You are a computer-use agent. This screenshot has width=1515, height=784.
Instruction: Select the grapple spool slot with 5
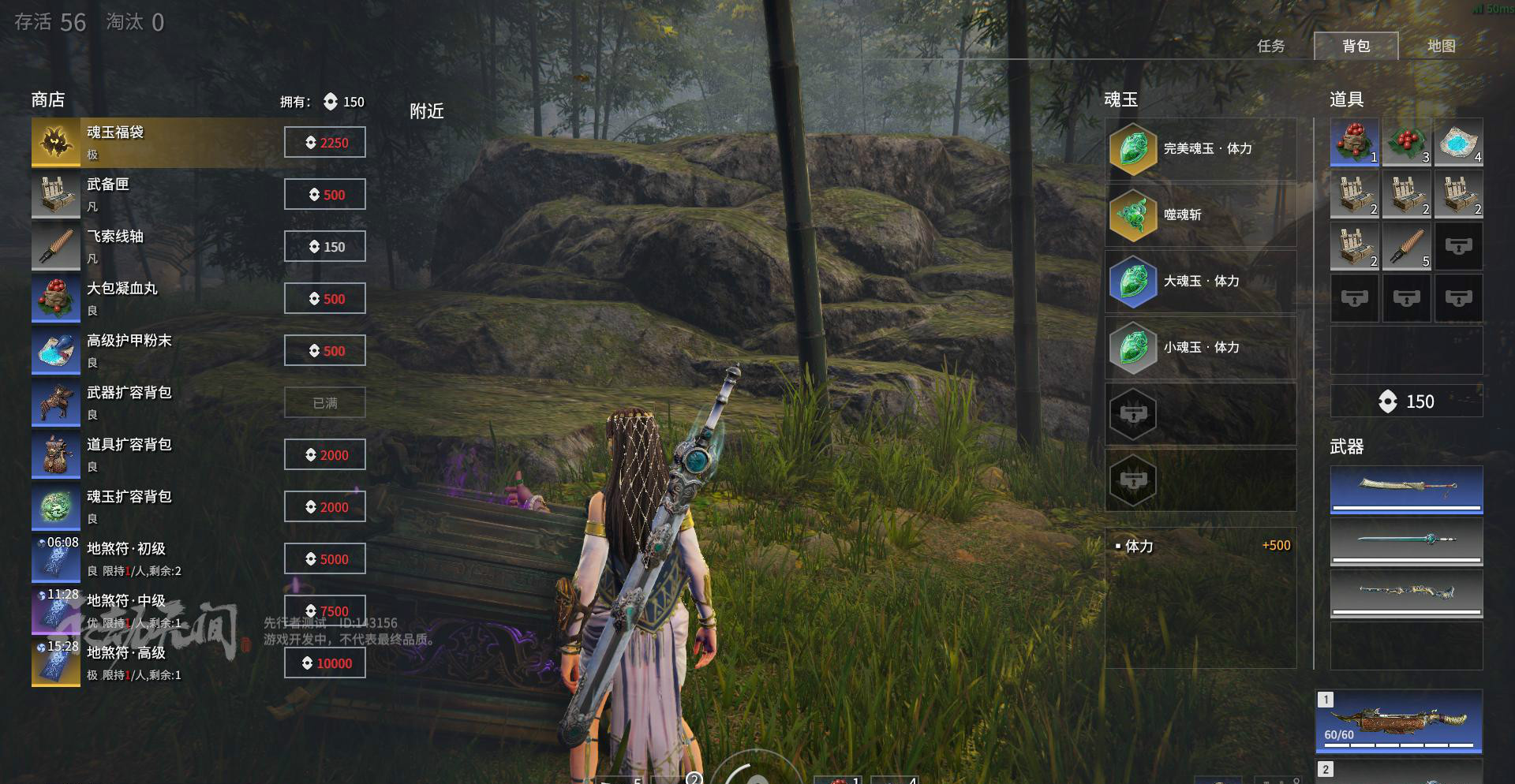(1406, 247)
